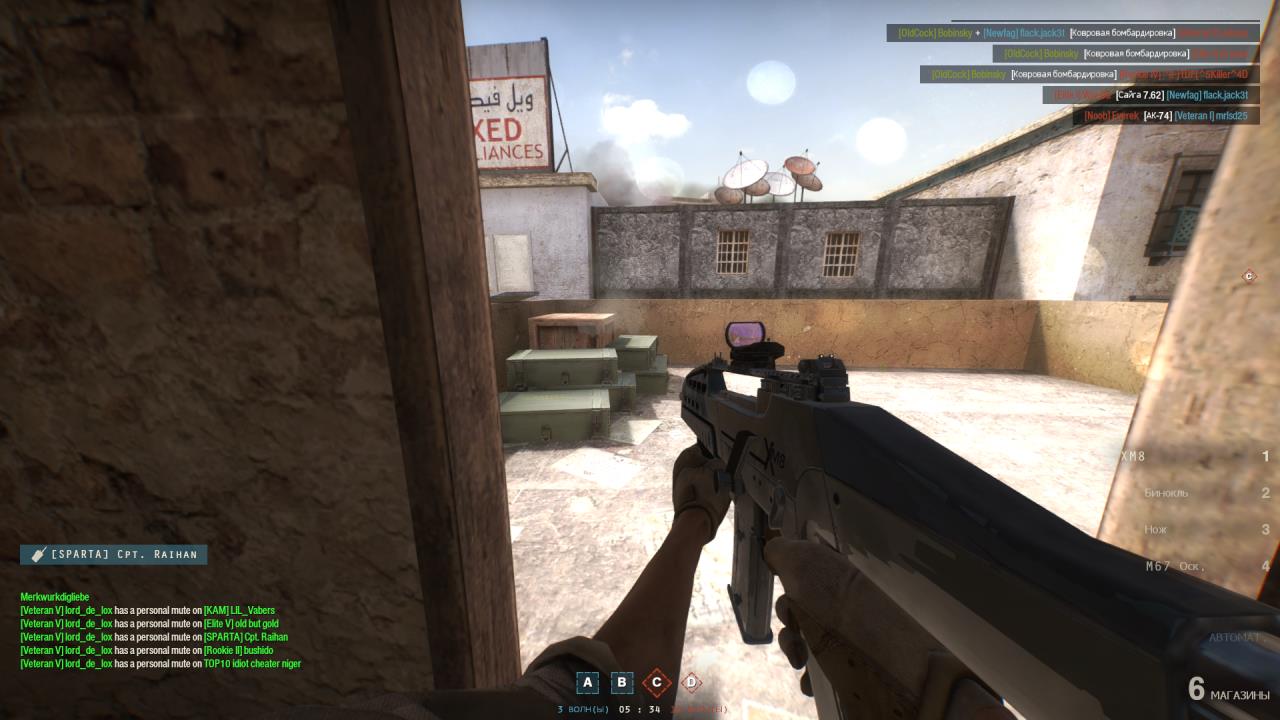This screenshot has width=1280, height=720.
Task: Click capture point A icon
Action: point(588,683)
